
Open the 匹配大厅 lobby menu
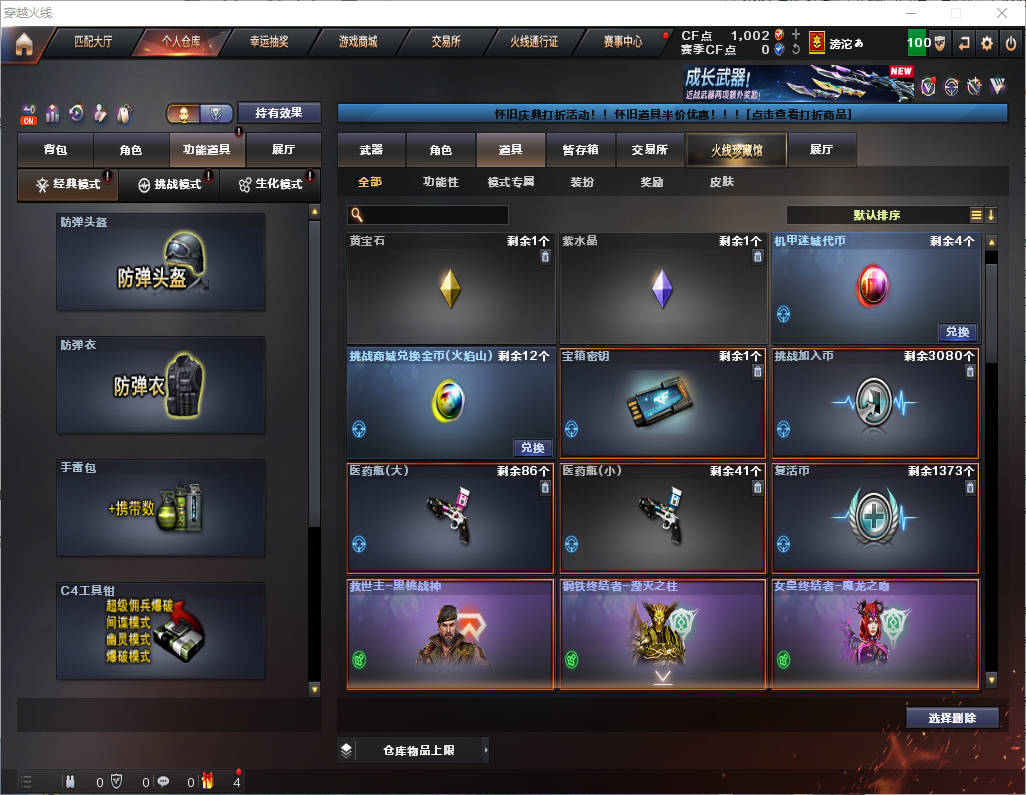[94, 42]
